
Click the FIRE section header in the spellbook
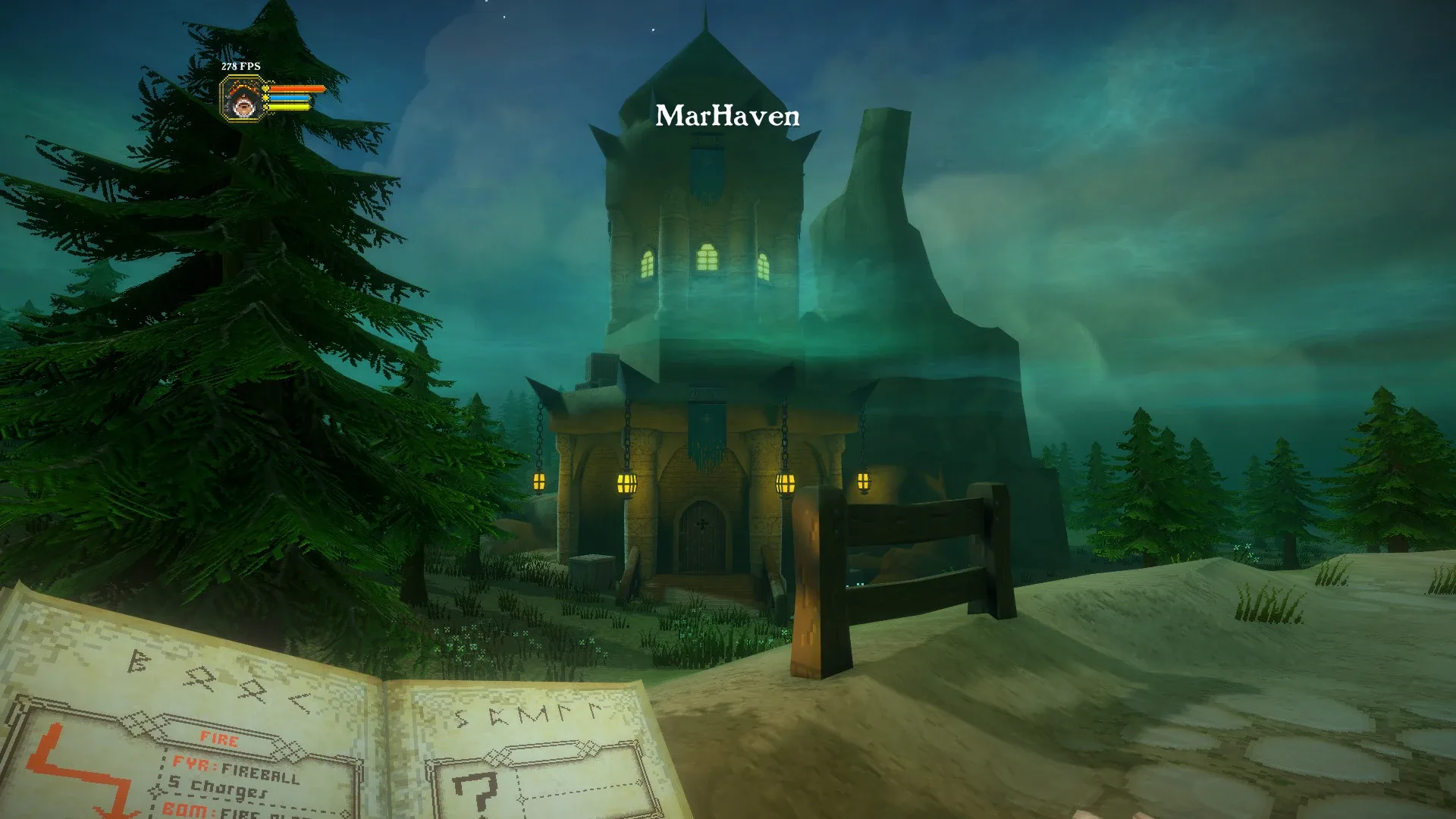[x=218, y=737]
